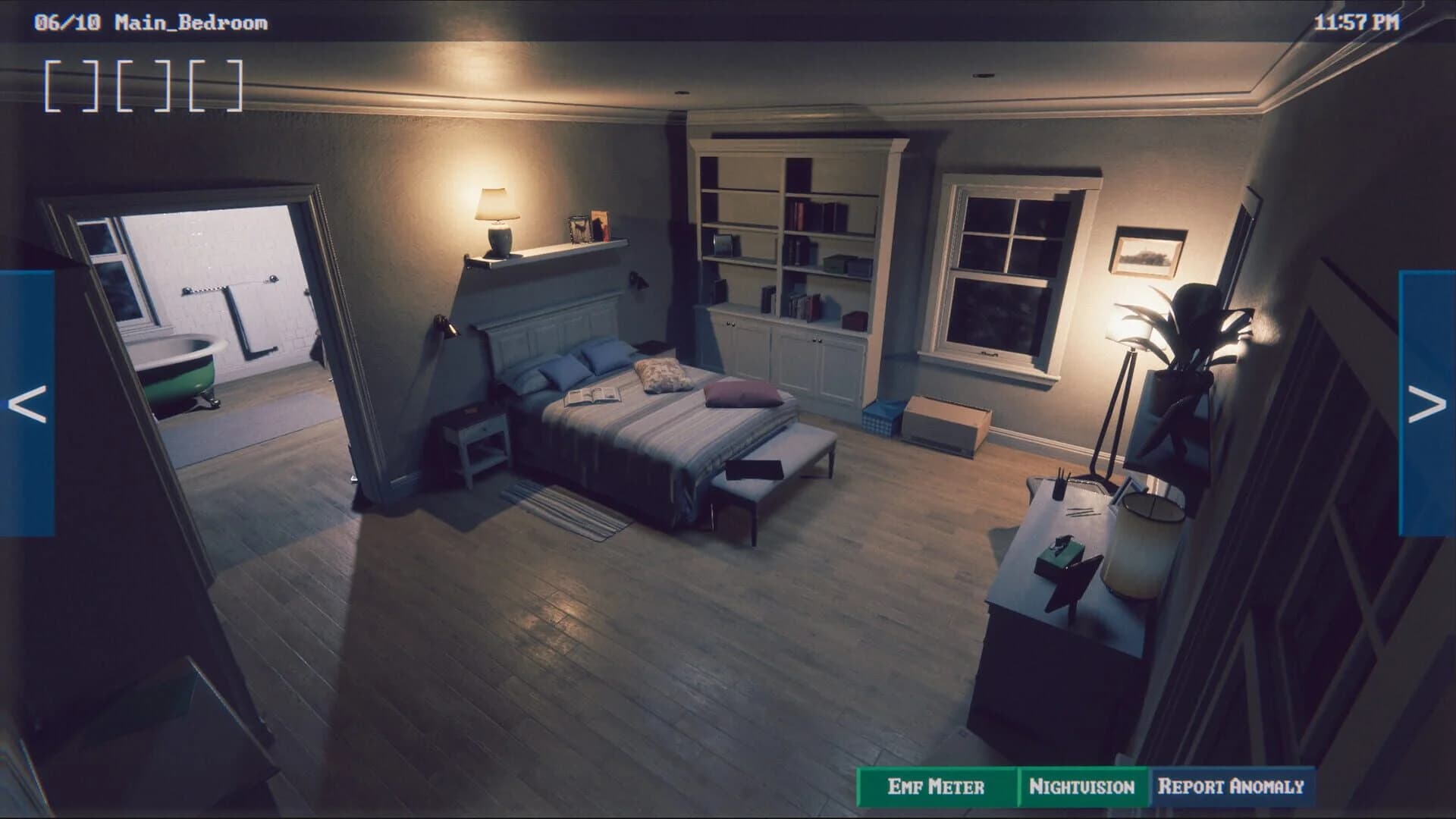This screenshot has height=819, width=1456.
Task: Click the Main_Bedroom camera name label
Action: 190,21
